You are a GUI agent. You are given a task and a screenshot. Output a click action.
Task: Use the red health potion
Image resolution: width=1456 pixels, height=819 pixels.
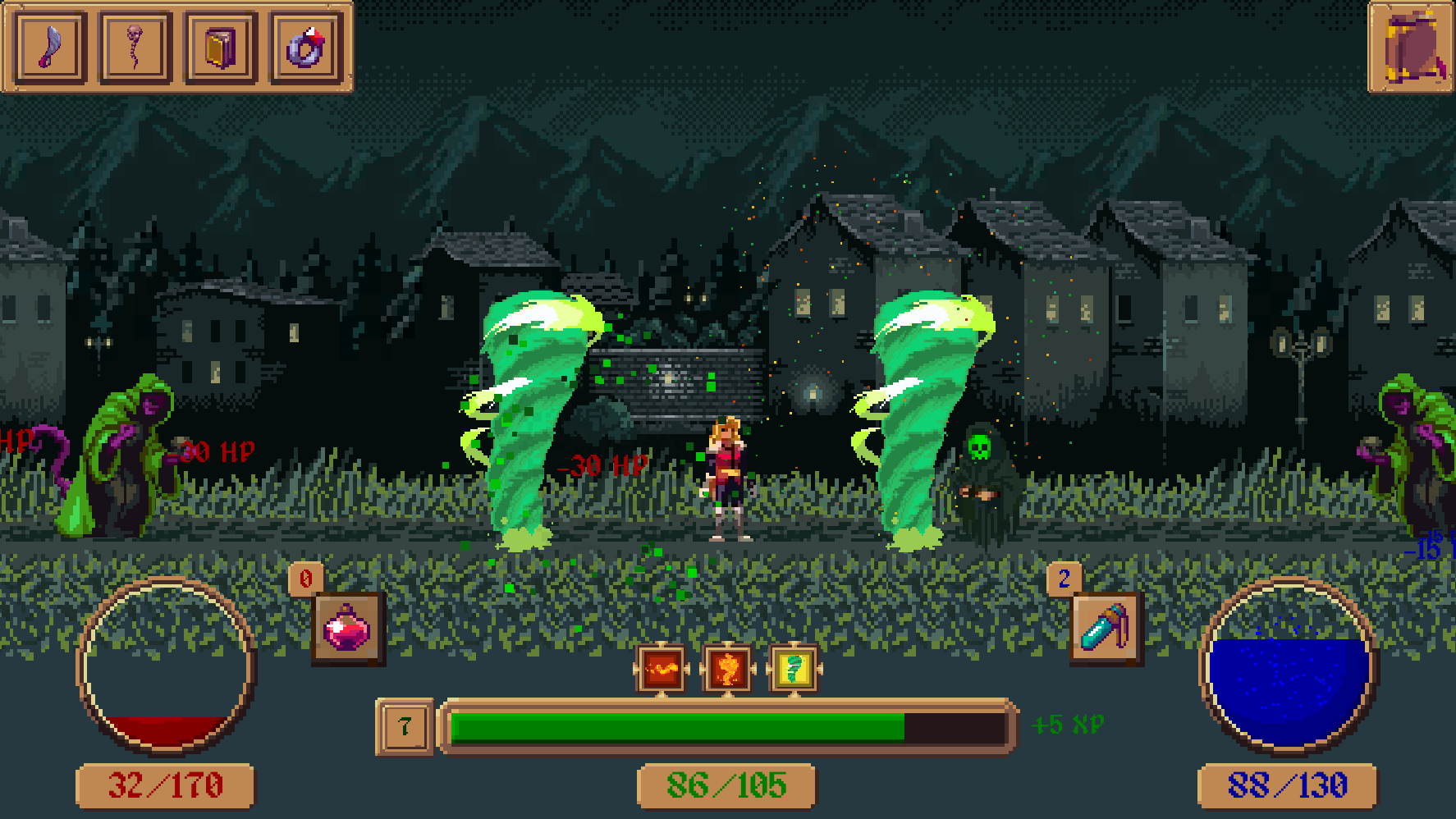pyautogui.click(x=348, y=629)
